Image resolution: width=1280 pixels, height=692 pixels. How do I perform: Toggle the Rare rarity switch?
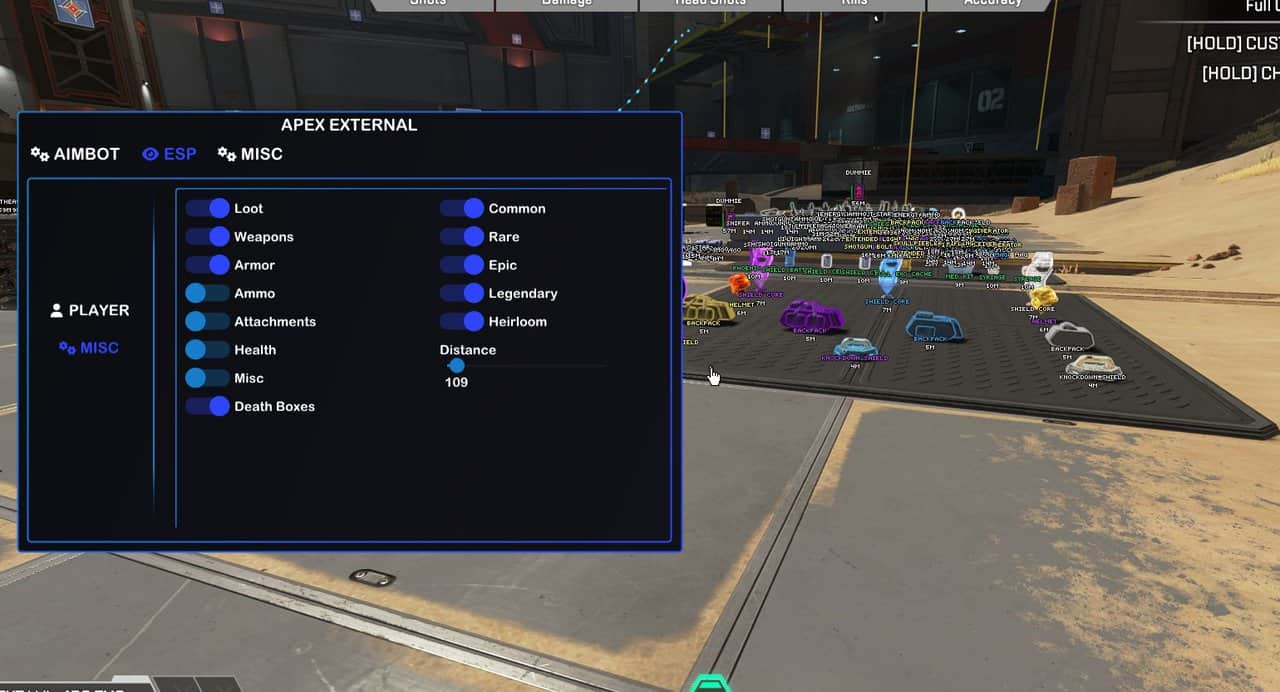coord(462,237)
